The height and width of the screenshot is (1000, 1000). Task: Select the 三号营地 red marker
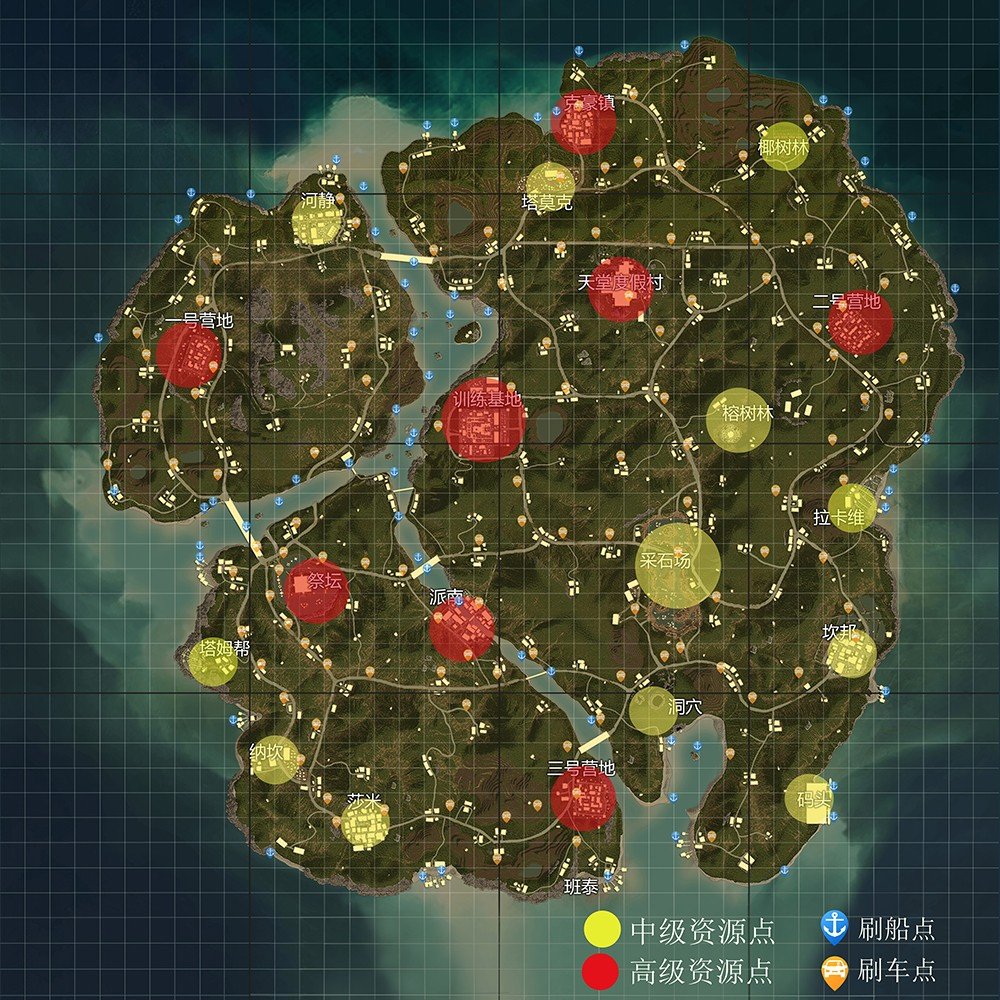click(x=583, y=798)
